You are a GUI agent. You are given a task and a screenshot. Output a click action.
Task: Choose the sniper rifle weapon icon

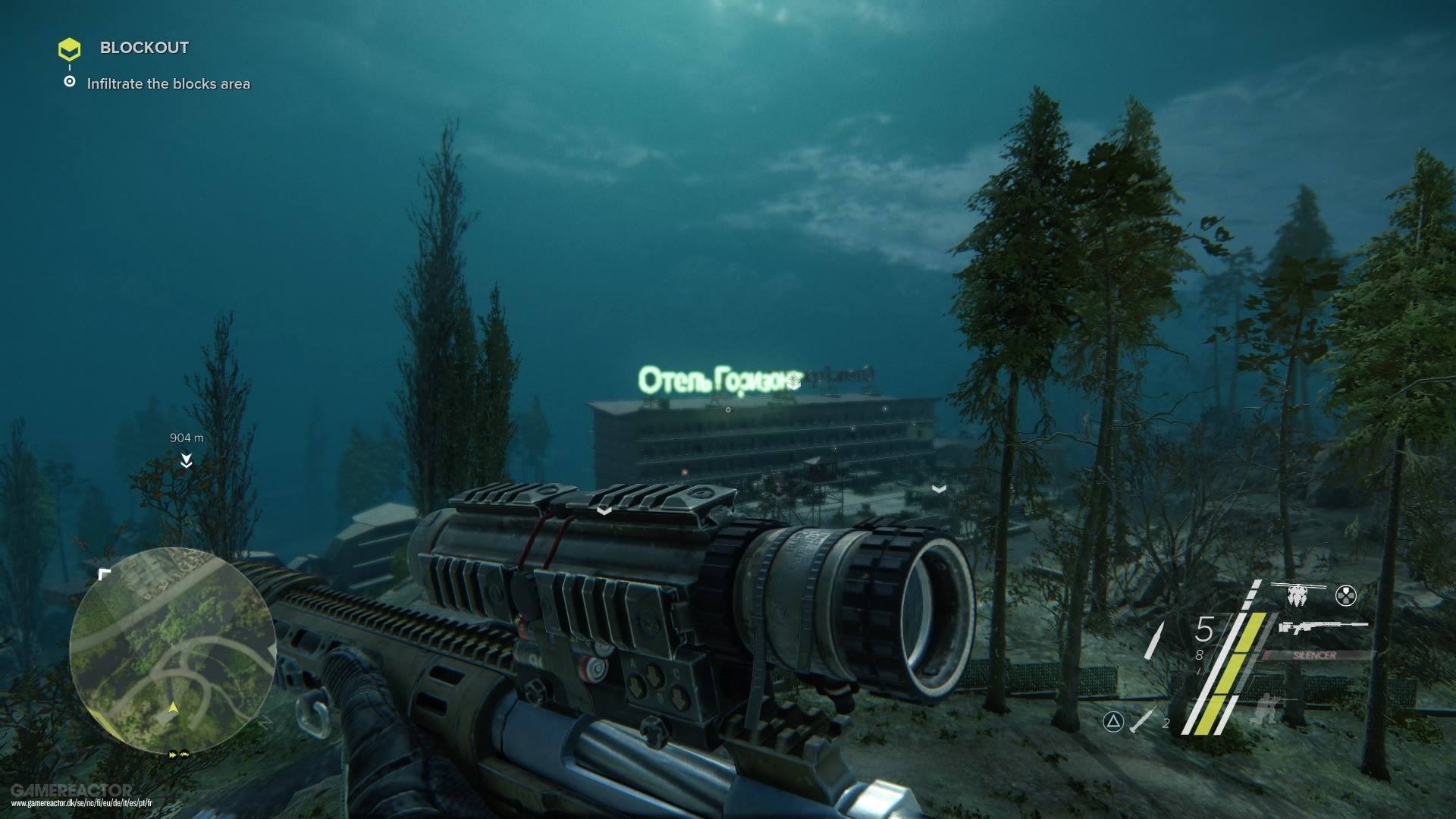coord(1322,628)
